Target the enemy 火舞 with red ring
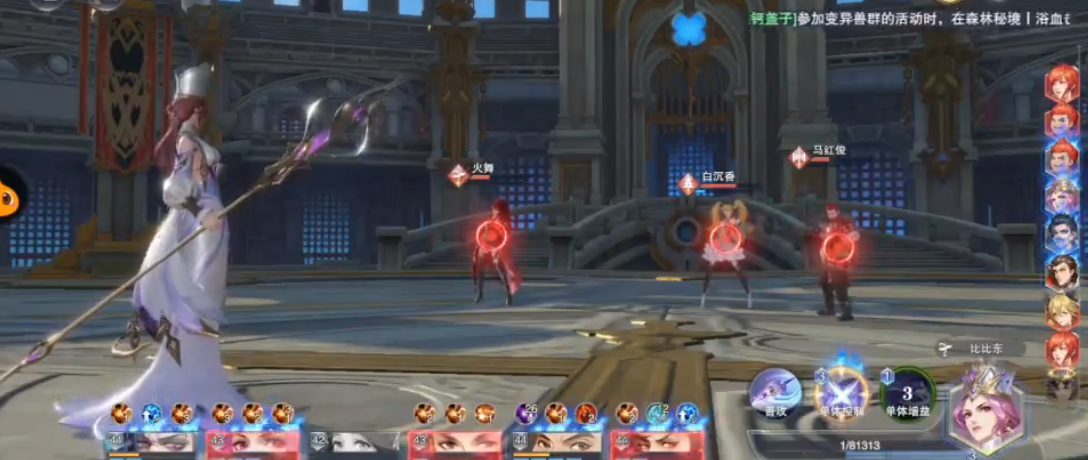The height and width of the screenshot is (460, 1088). click(x=491, y=236)
